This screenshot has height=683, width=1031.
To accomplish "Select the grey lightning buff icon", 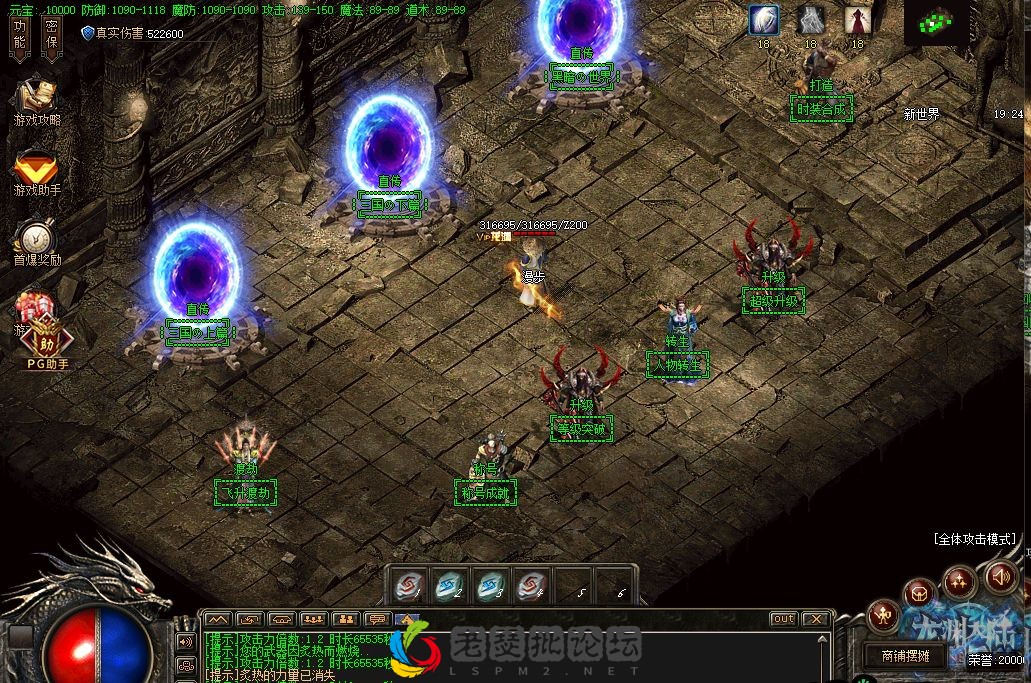I will tap(811, 20).
